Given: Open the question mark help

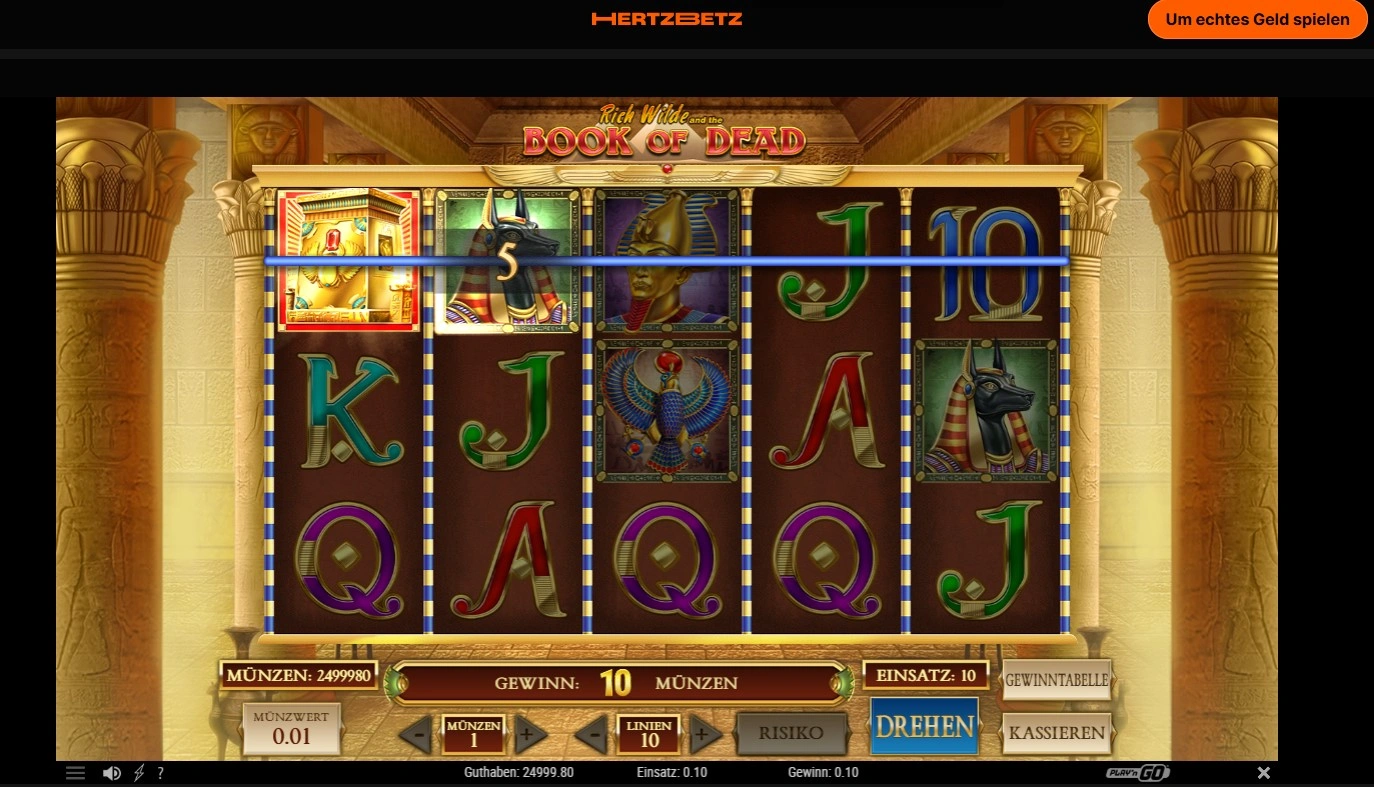Looking at the screenshot, I should coord(160,773).
